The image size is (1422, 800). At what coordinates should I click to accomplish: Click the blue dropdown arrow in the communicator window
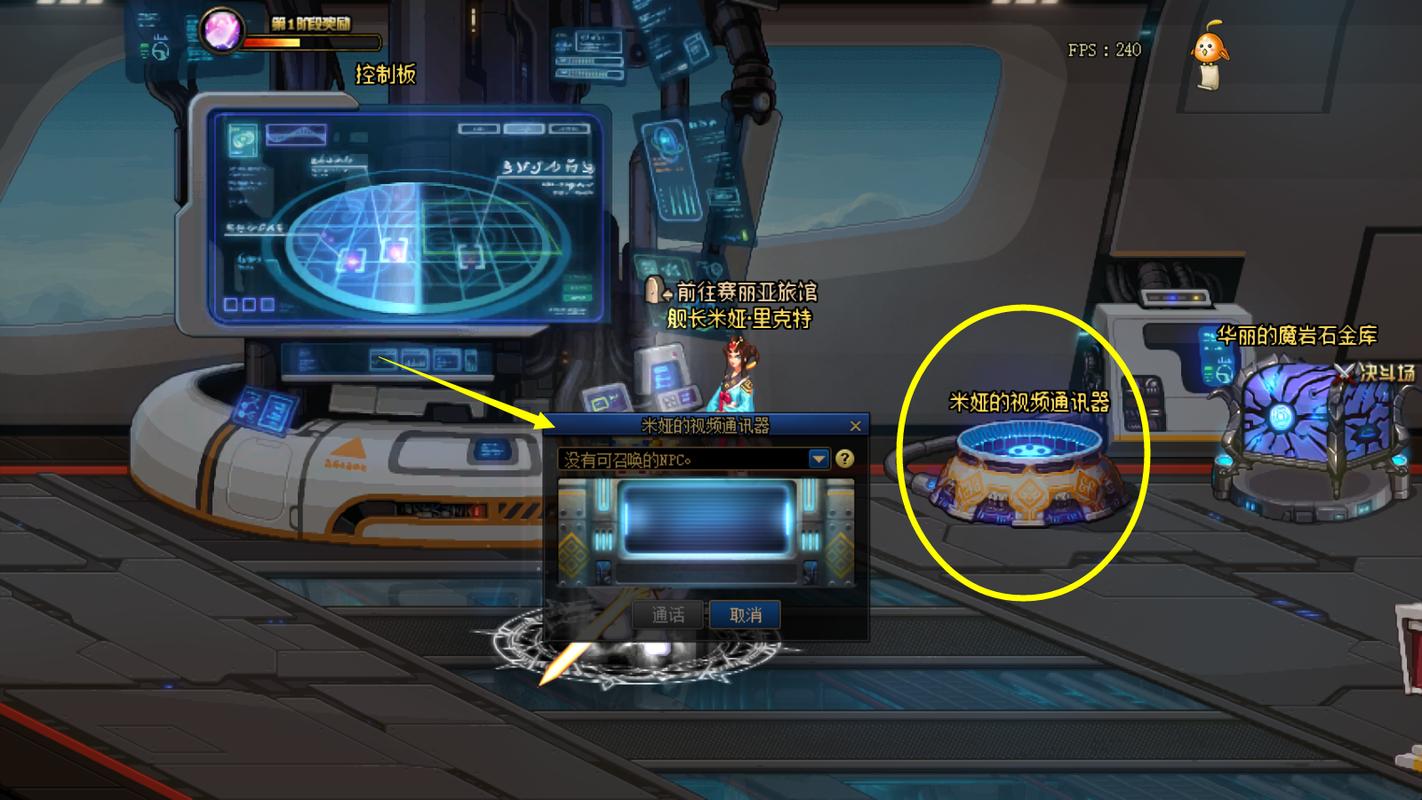click(x=817, y=460)
